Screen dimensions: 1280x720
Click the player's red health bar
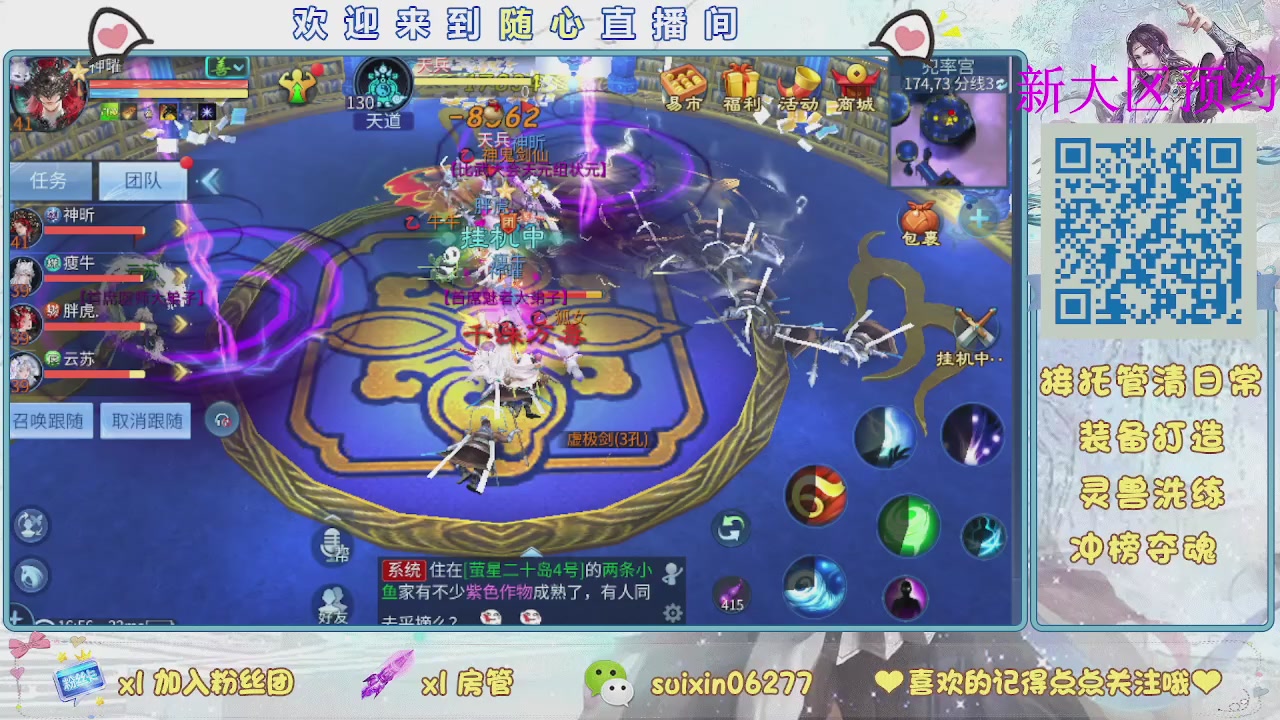coord(168,84)
